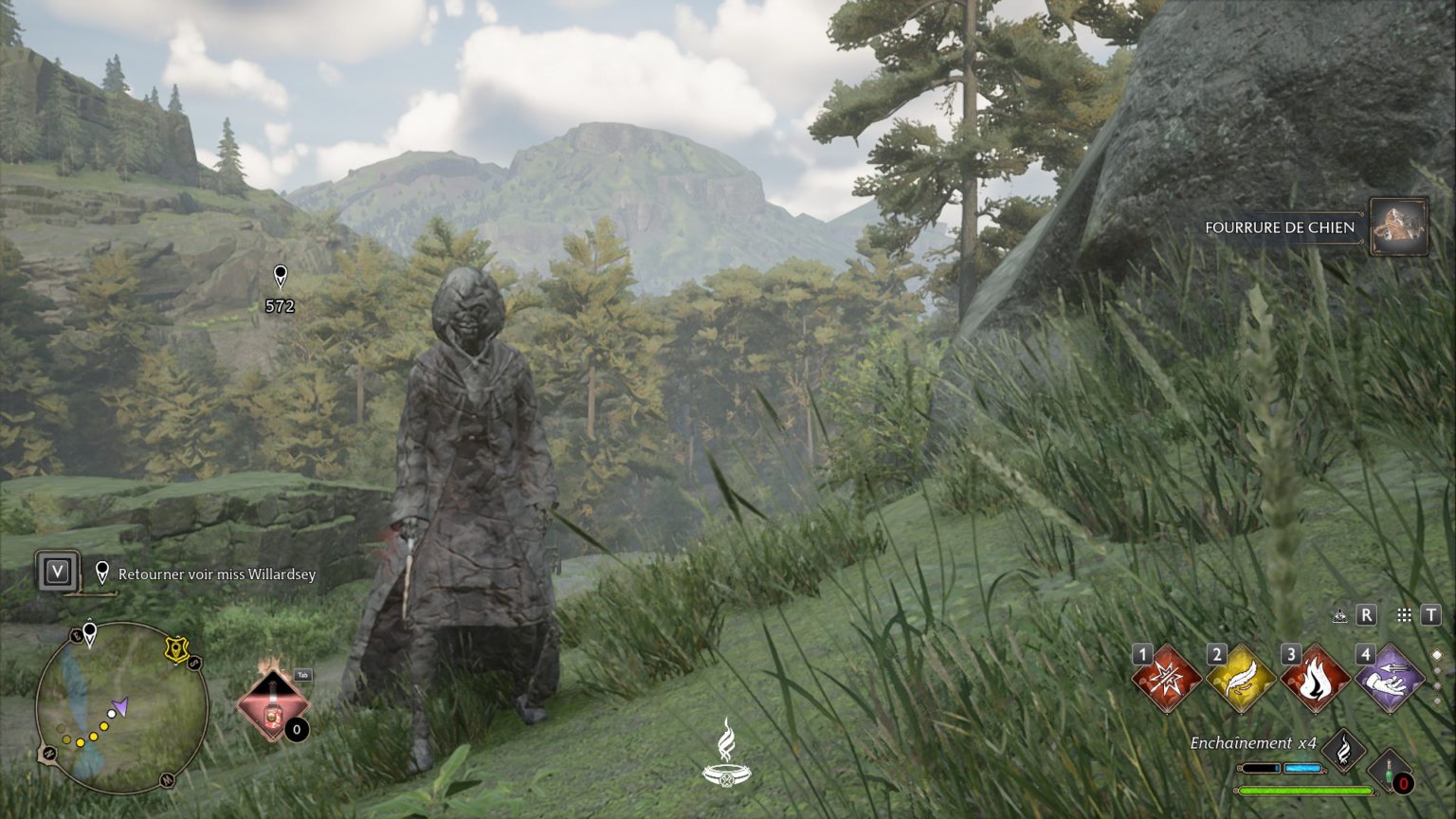
Task: Click the 'Retourner voir miss Willardsey' quest tracker
Action: 216,574
